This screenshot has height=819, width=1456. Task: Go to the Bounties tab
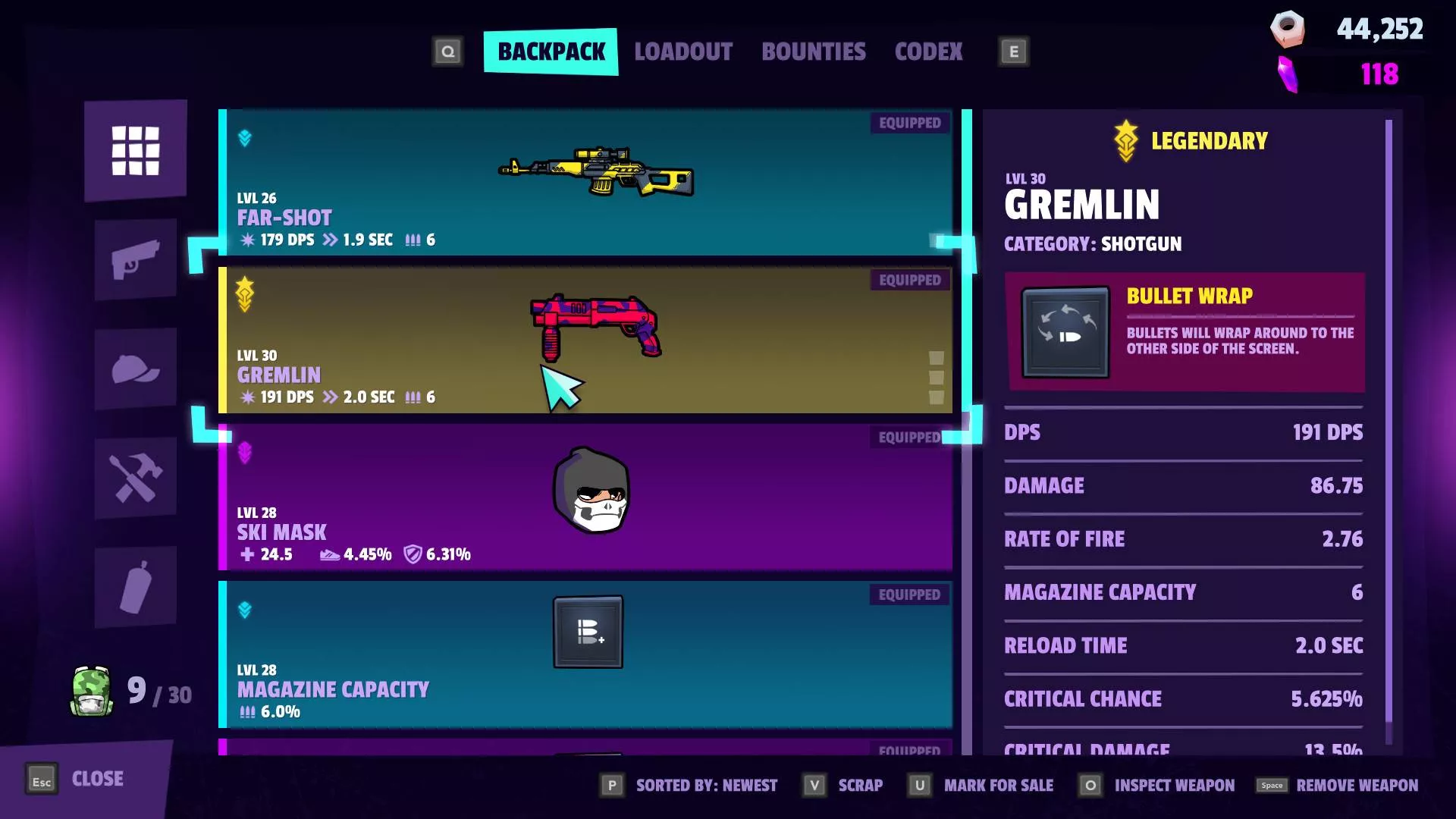click(813, 52)
